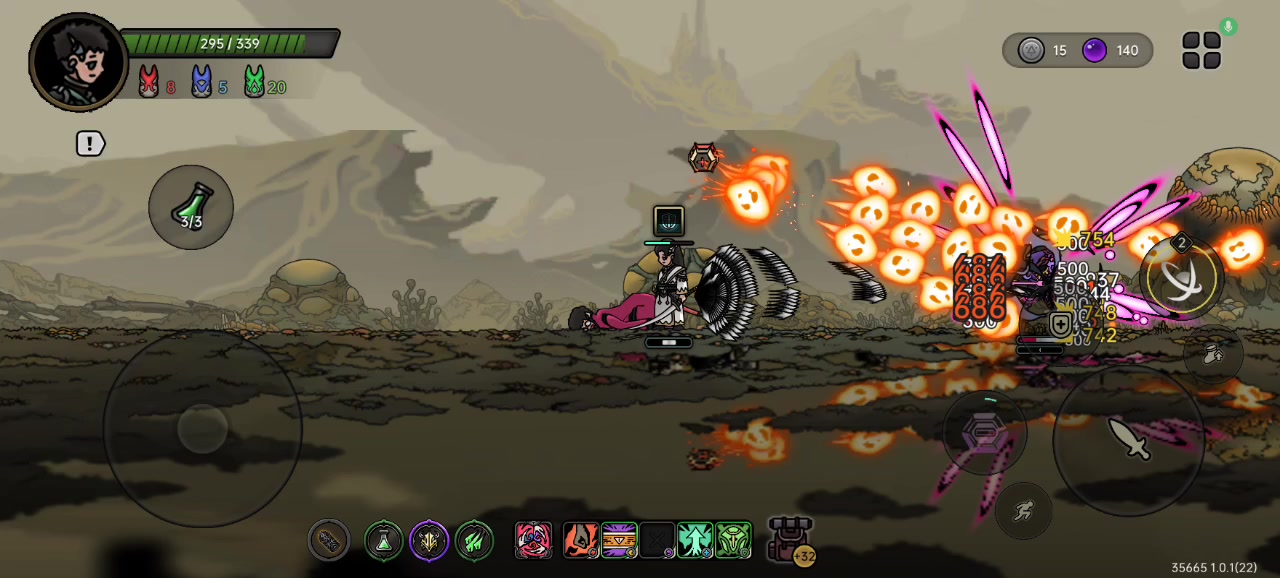Select the purple and gold banner slot
The image size is (1280, 578).
pos(619,541)
